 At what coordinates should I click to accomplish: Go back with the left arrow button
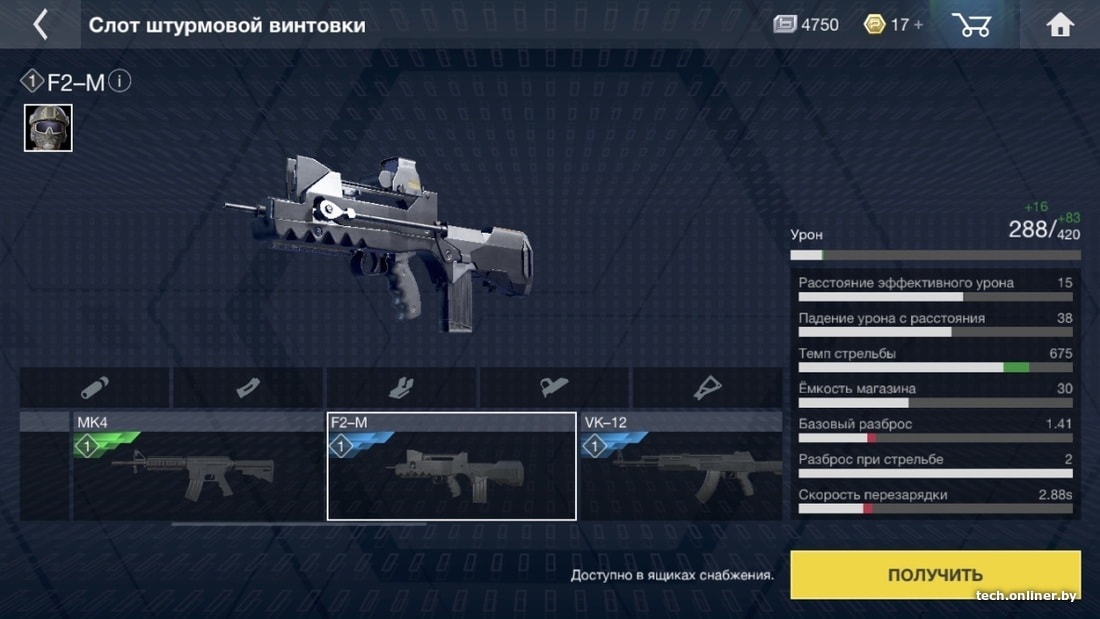40,25
